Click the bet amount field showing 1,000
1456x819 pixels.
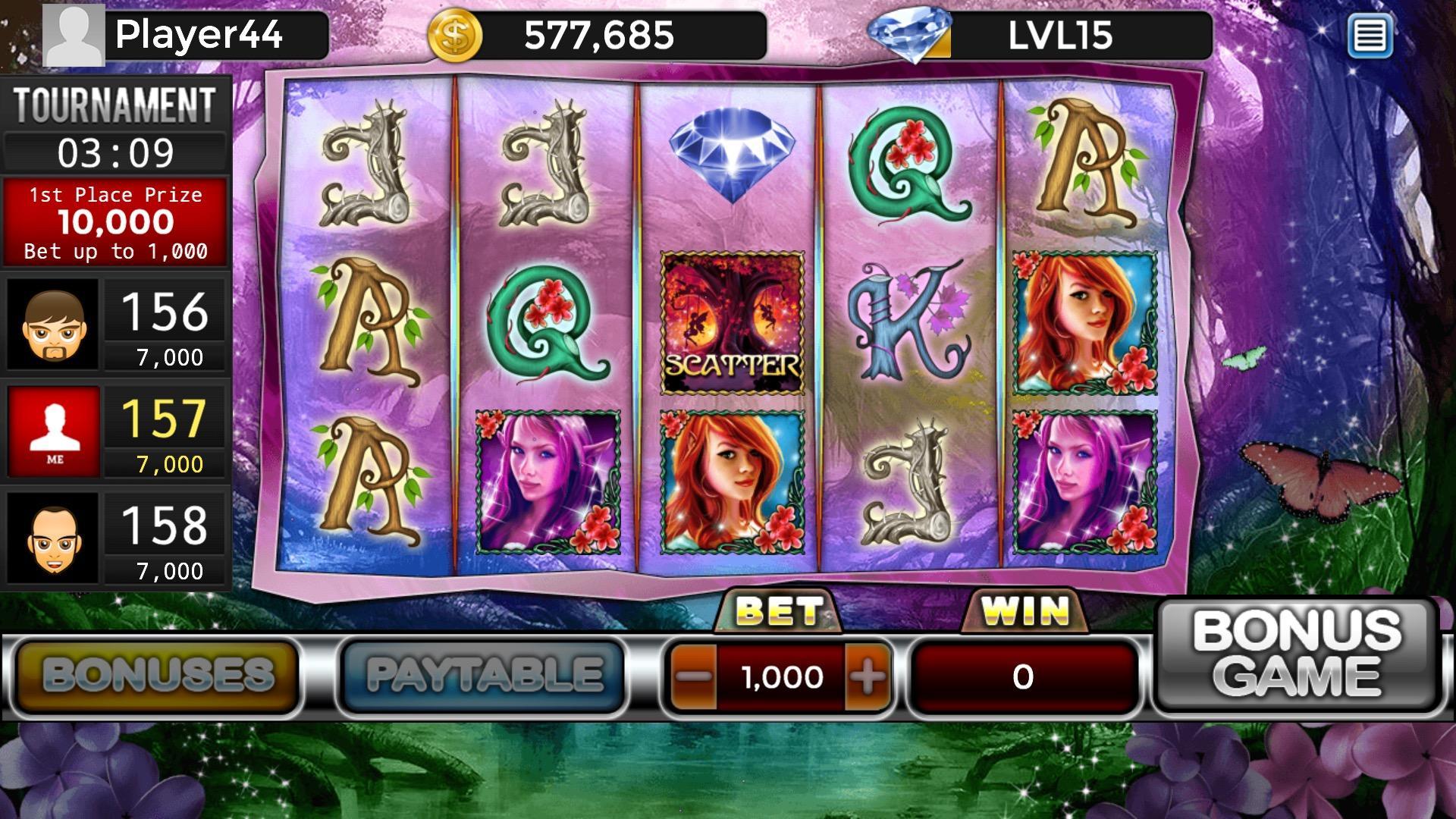[781, 677]
